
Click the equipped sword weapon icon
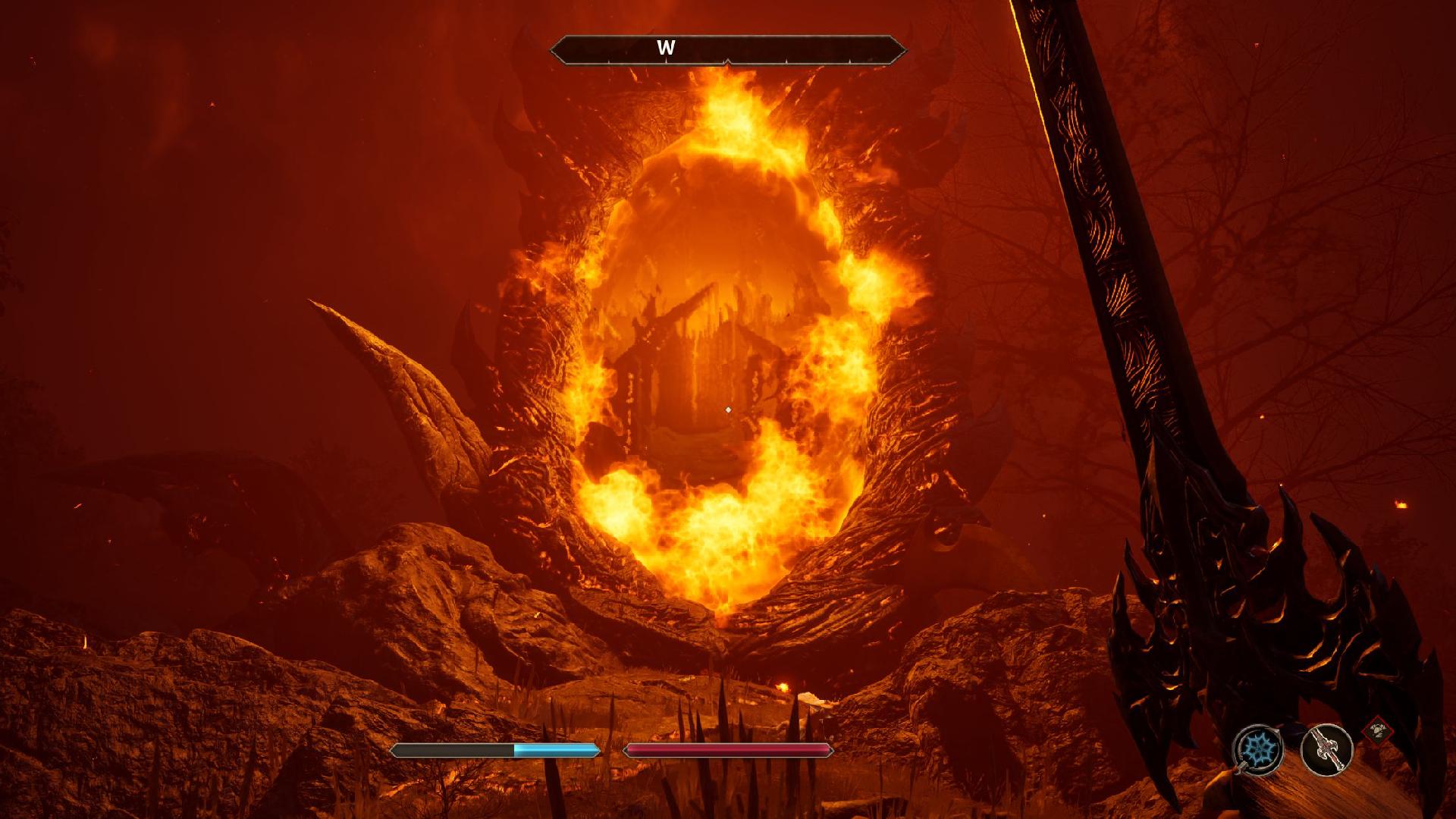[1326, 749]
